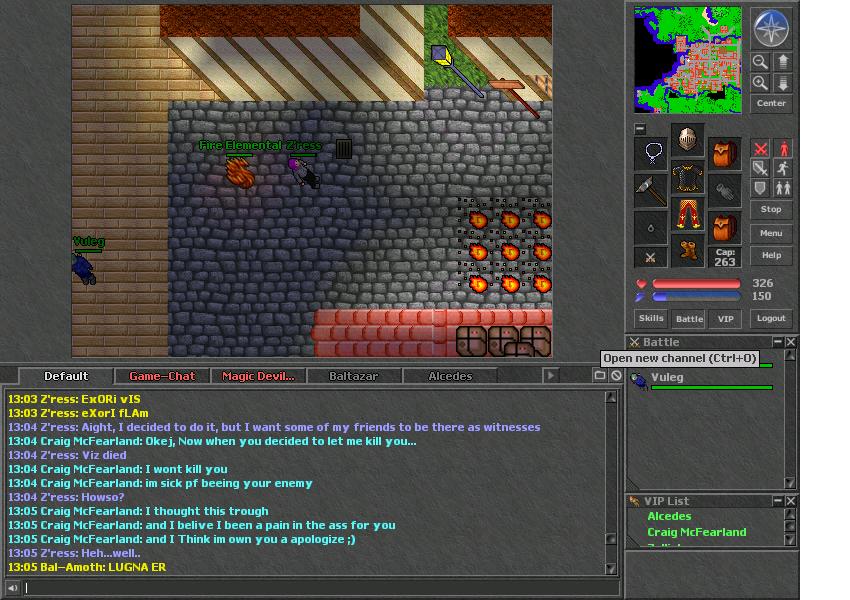This screenshot has width=850, height=600.
Task: Switch to the Game-Chat tab
Action: [162, 376]
